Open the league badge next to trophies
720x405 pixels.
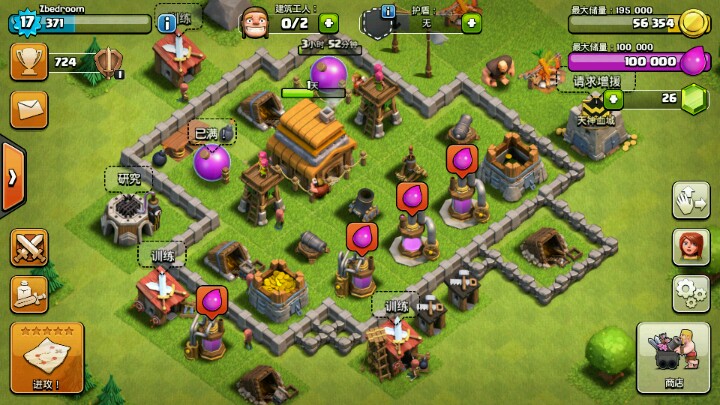tap(108, 62)
